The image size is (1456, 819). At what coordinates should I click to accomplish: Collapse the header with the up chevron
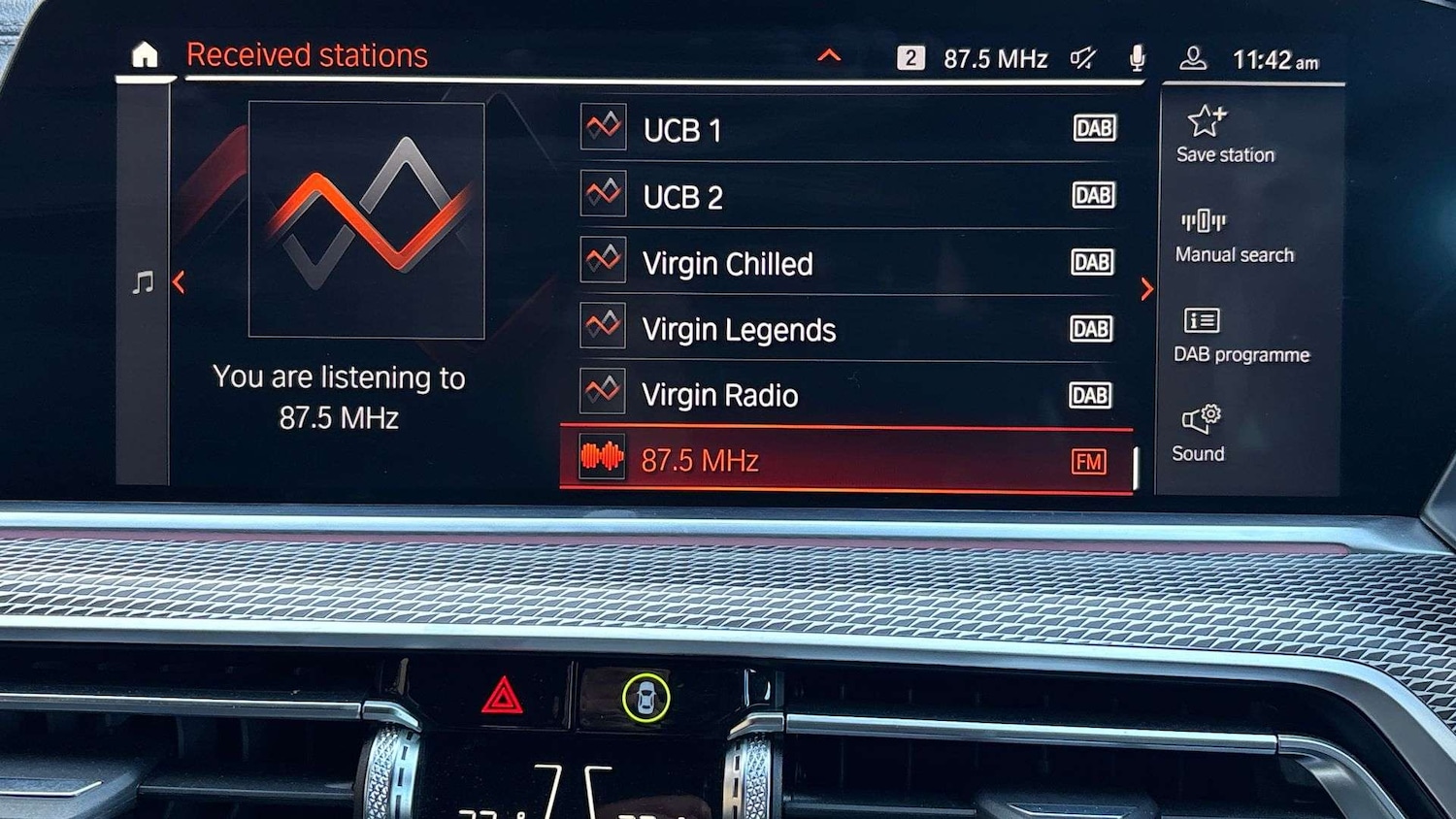(829, 56)
